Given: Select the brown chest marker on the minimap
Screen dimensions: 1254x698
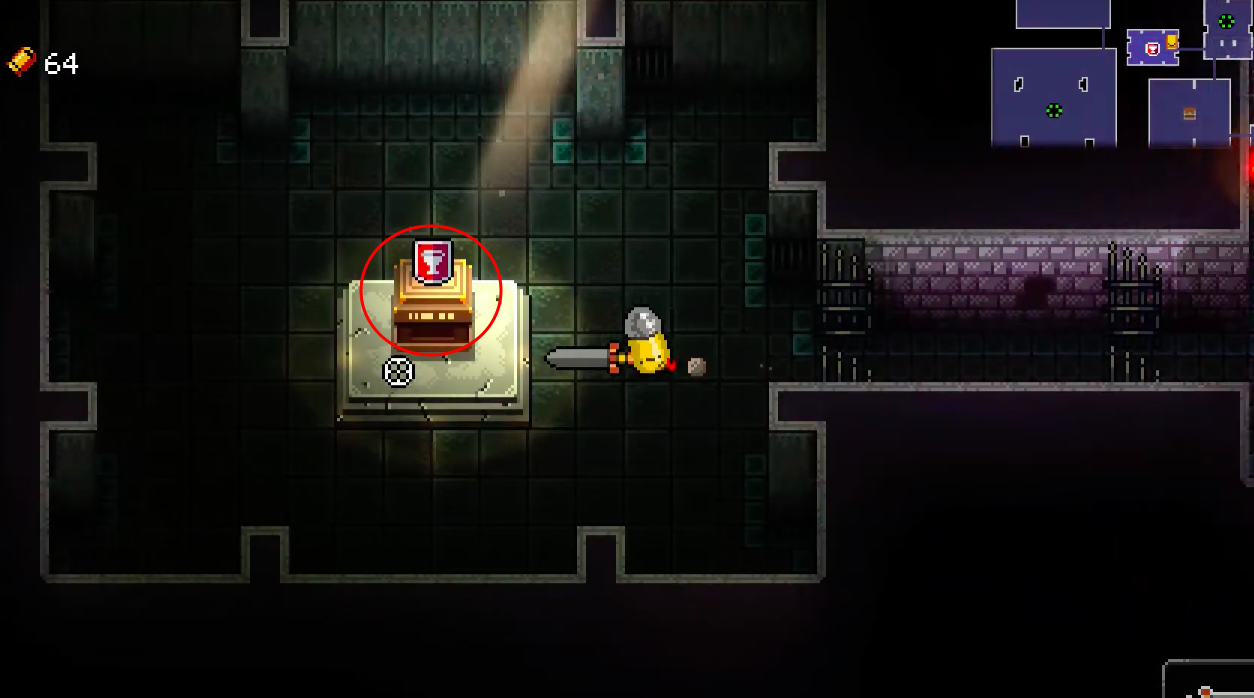Looking at the screenshot, I should 1189,114.
